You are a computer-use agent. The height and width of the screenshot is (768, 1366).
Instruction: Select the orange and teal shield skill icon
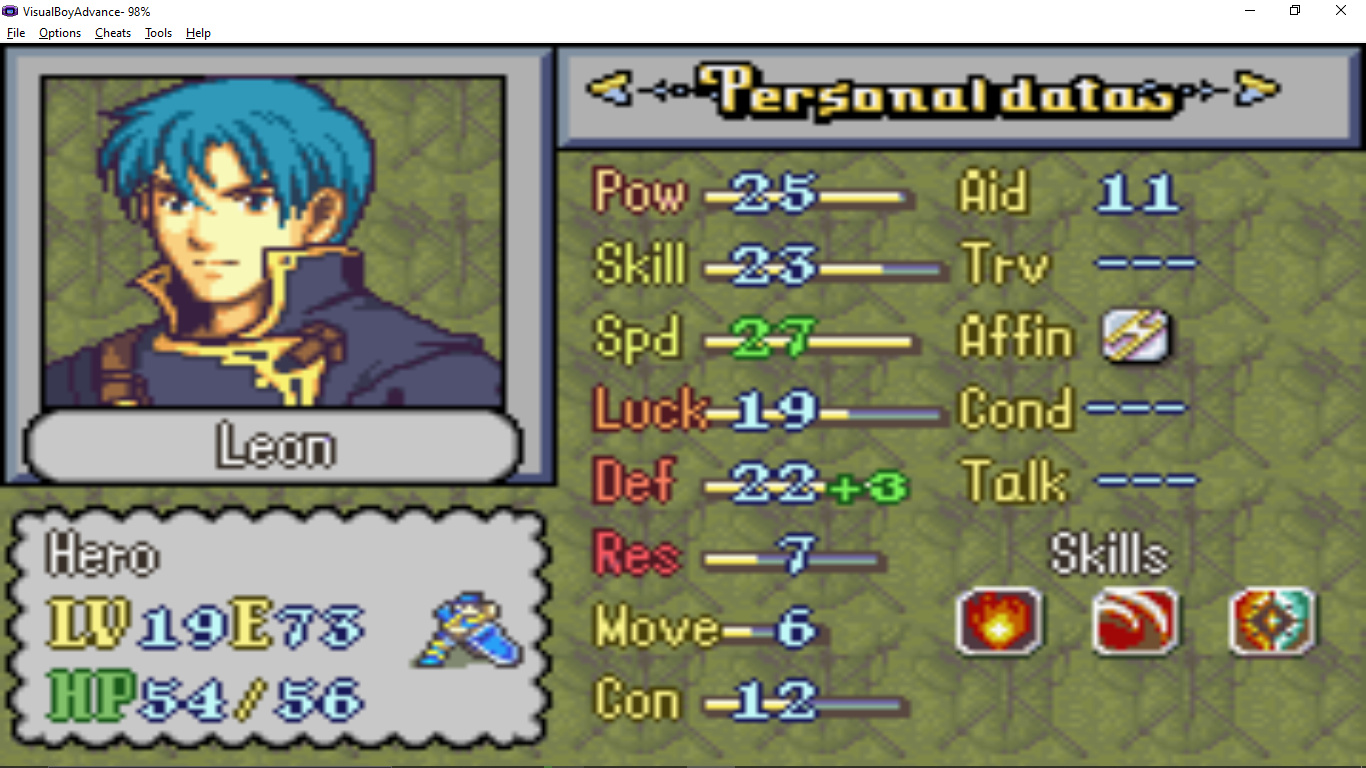click(1272, 621)
